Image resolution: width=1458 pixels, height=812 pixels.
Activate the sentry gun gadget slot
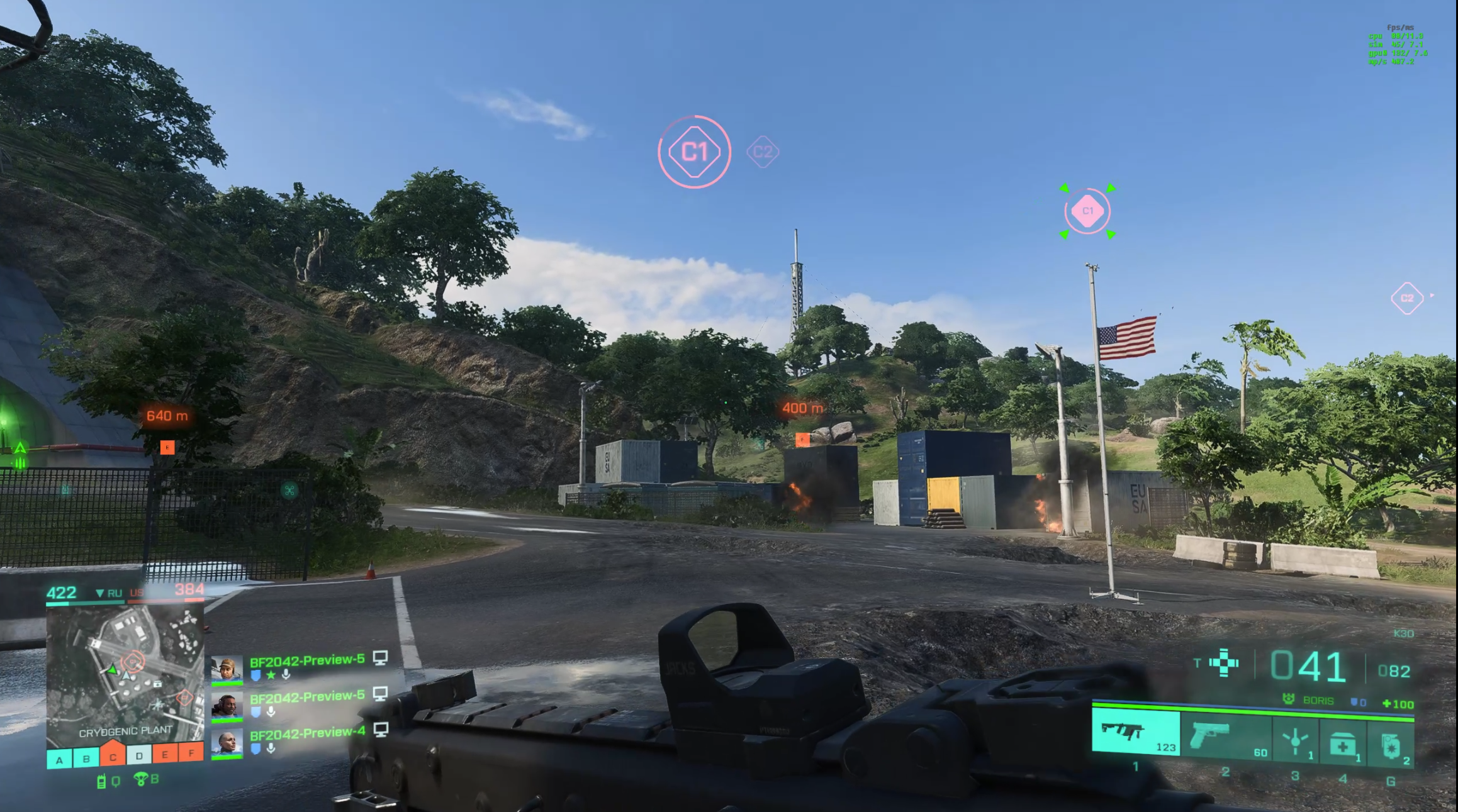click(x=1296, y=741)
